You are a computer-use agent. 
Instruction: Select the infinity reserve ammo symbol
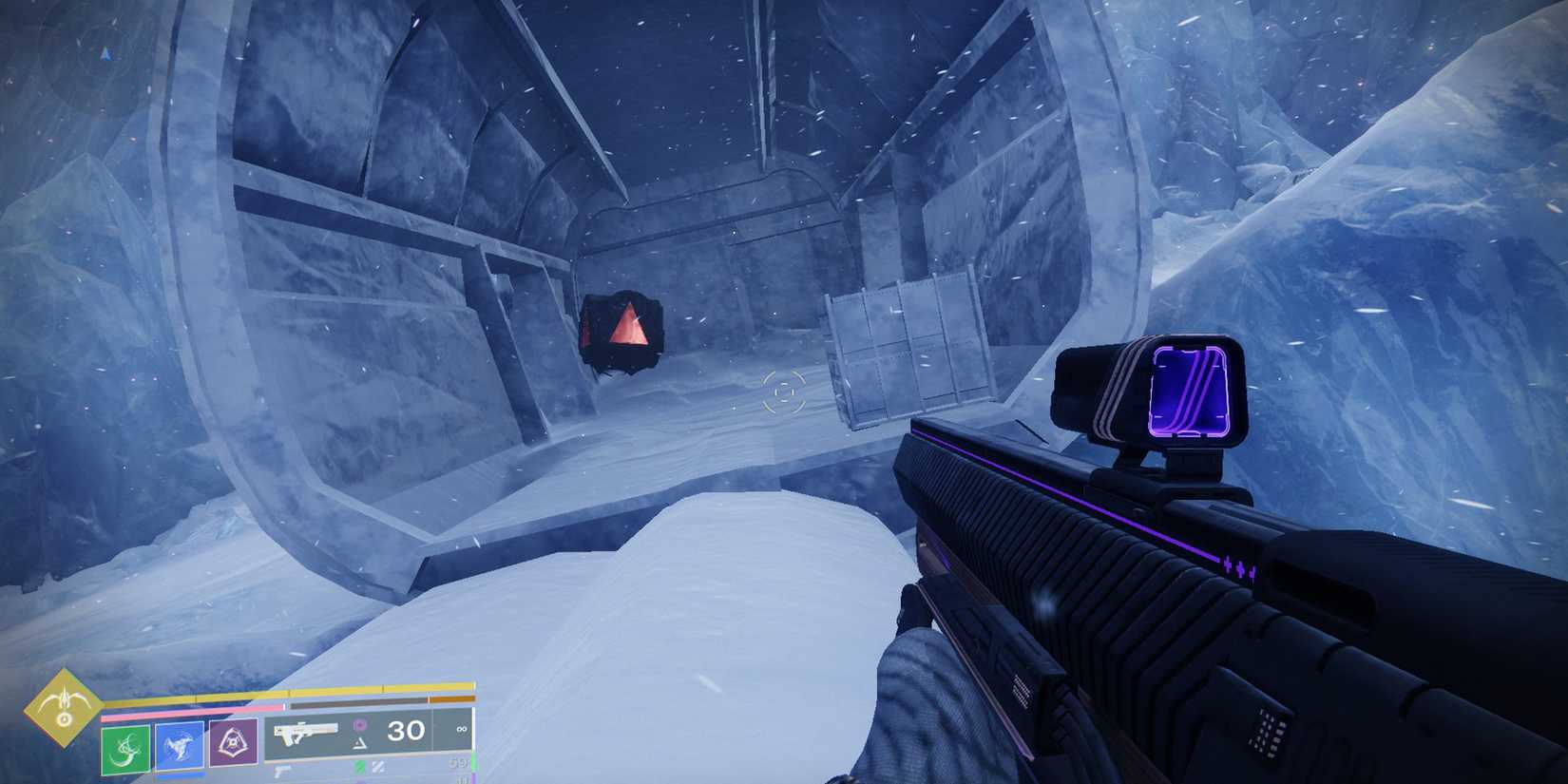point(461,730)
